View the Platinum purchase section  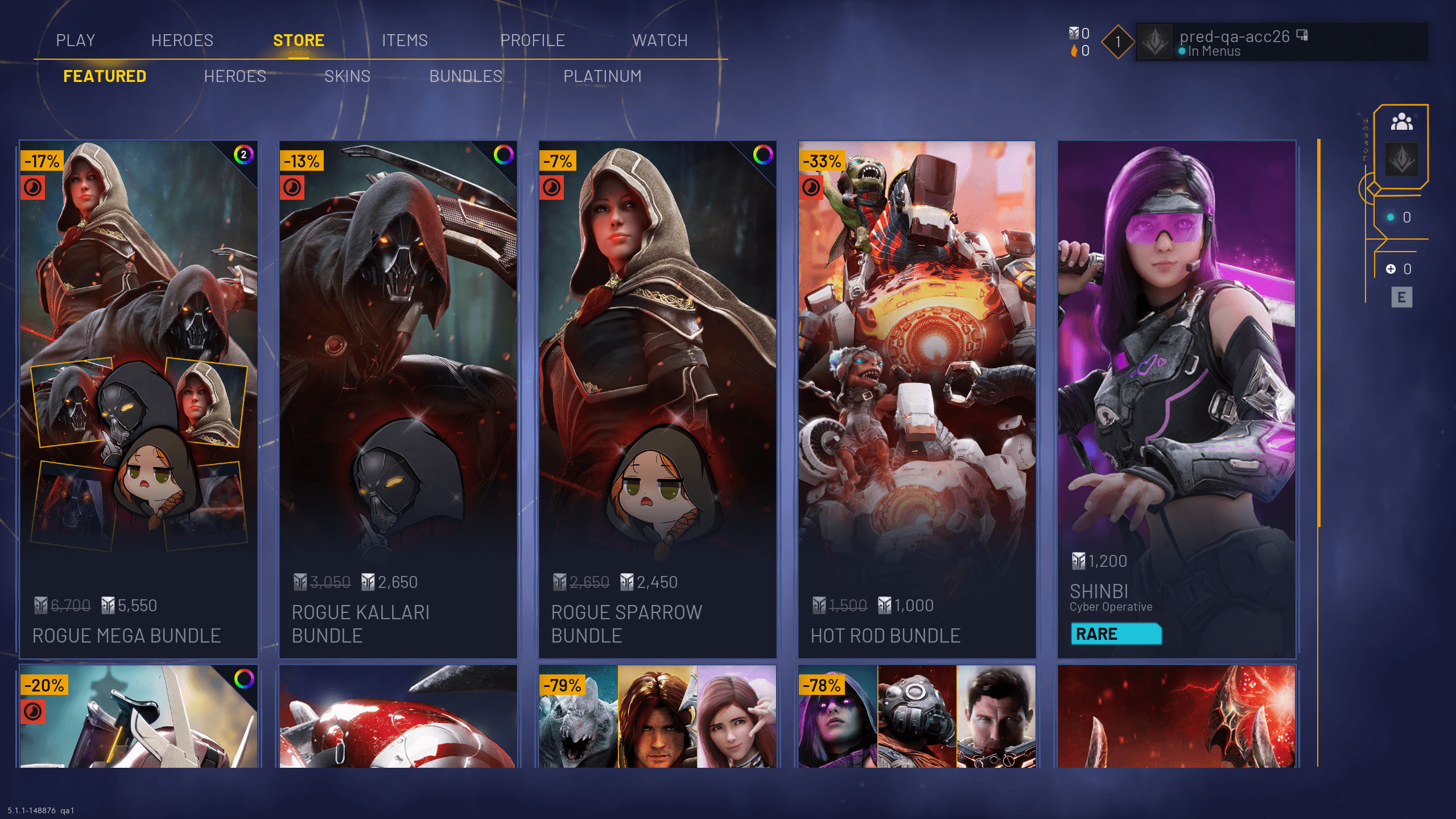coord(602,76)
